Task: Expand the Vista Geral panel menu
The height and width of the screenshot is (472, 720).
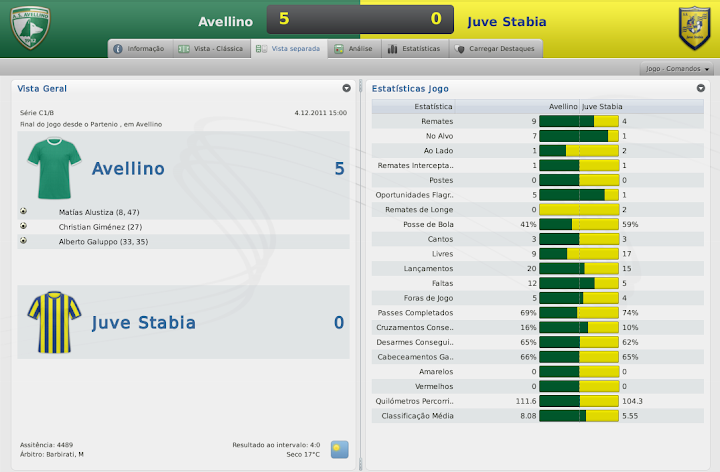Action: 346,88
